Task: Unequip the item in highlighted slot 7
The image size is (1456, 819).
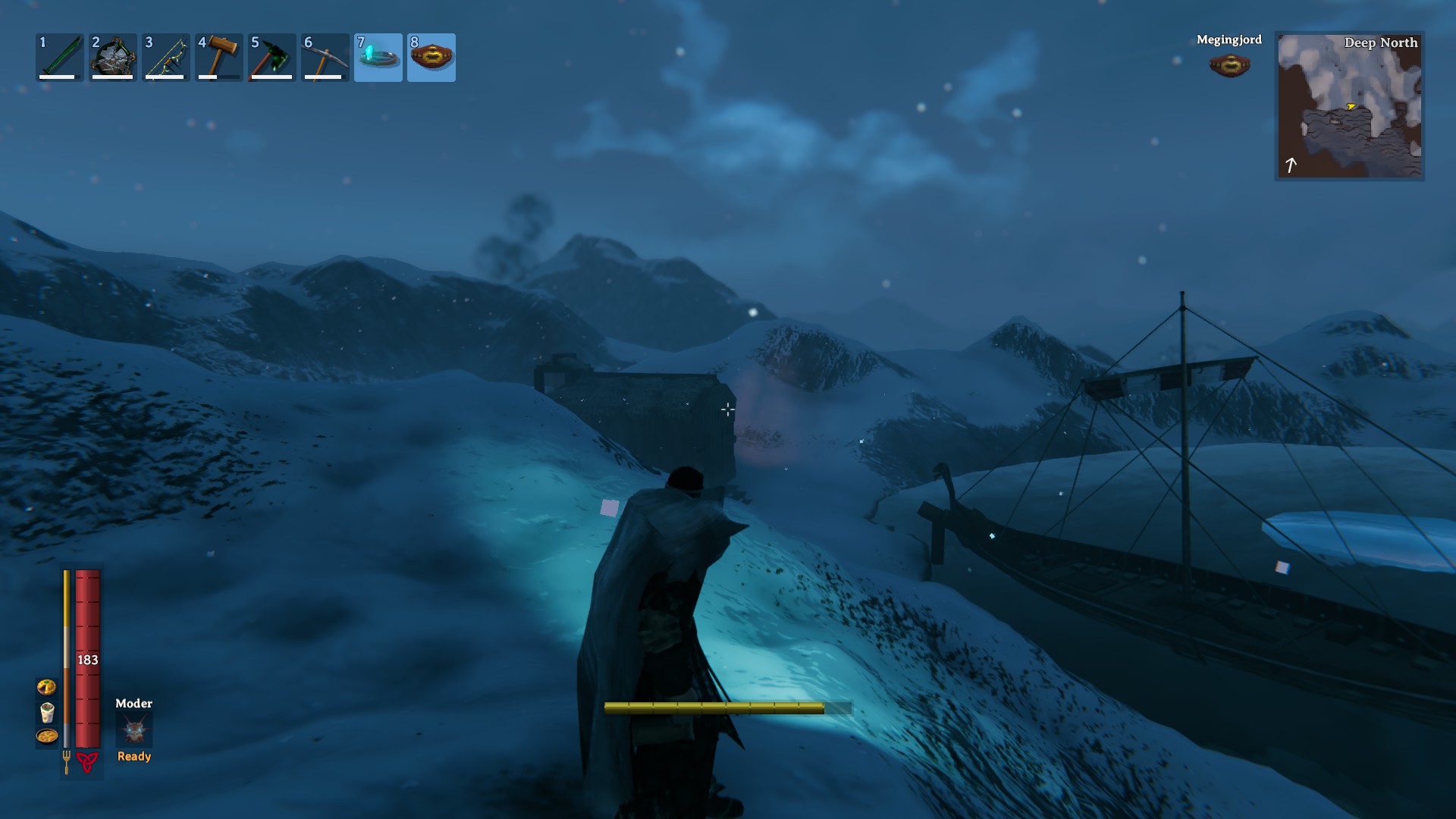Action: tap(378, 57)
